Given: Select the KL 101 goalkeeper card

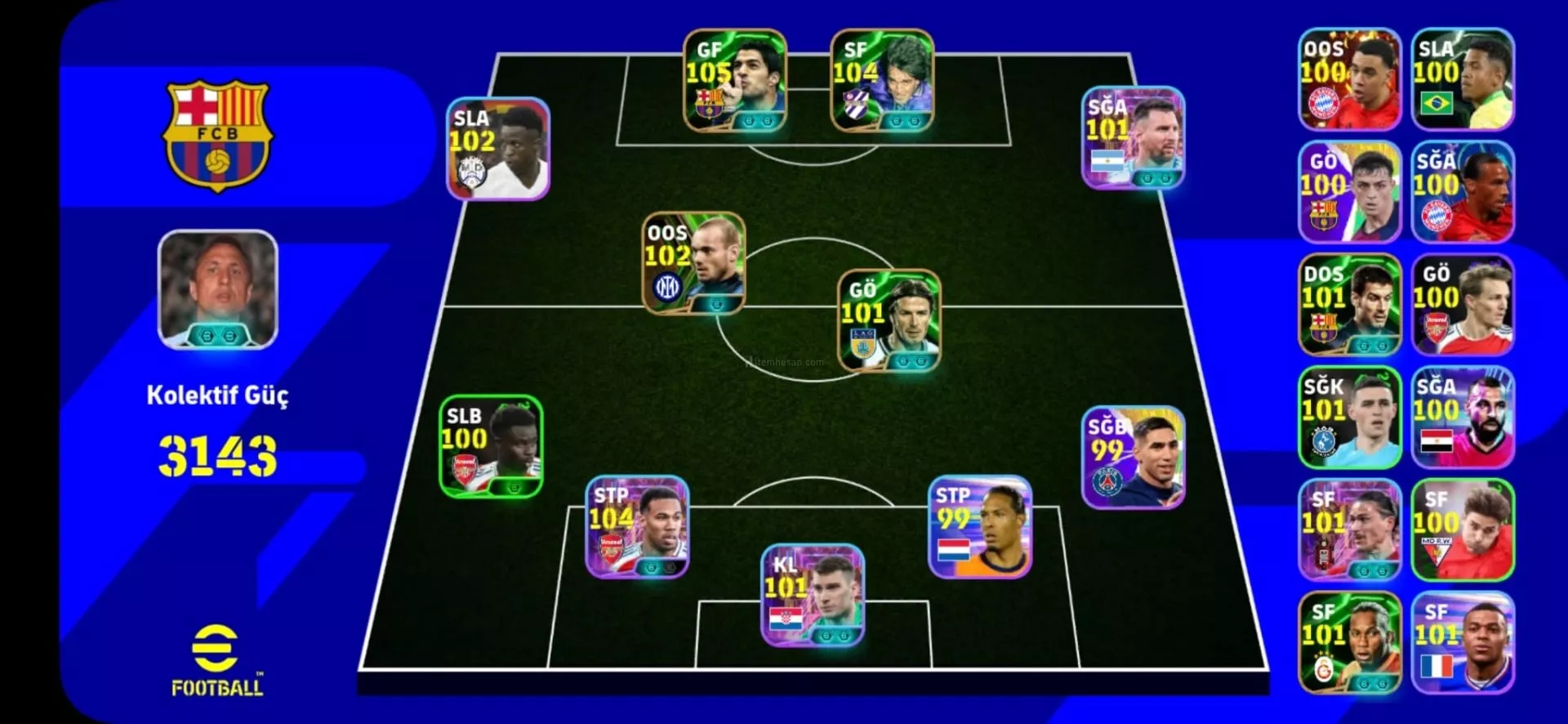Looking at the screenshot, I should [813, 595].
